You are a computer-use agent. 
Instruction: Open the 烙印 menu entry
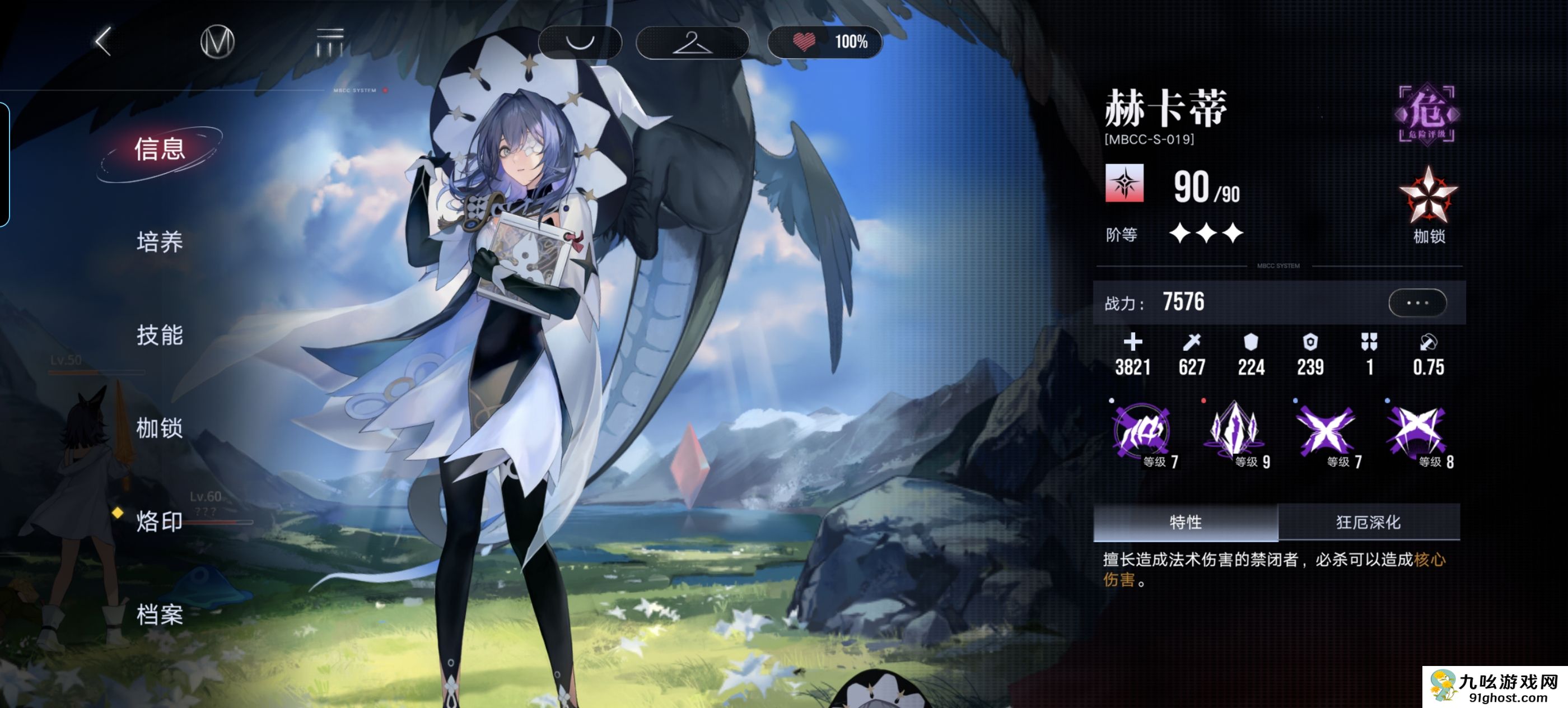point(160,521)
